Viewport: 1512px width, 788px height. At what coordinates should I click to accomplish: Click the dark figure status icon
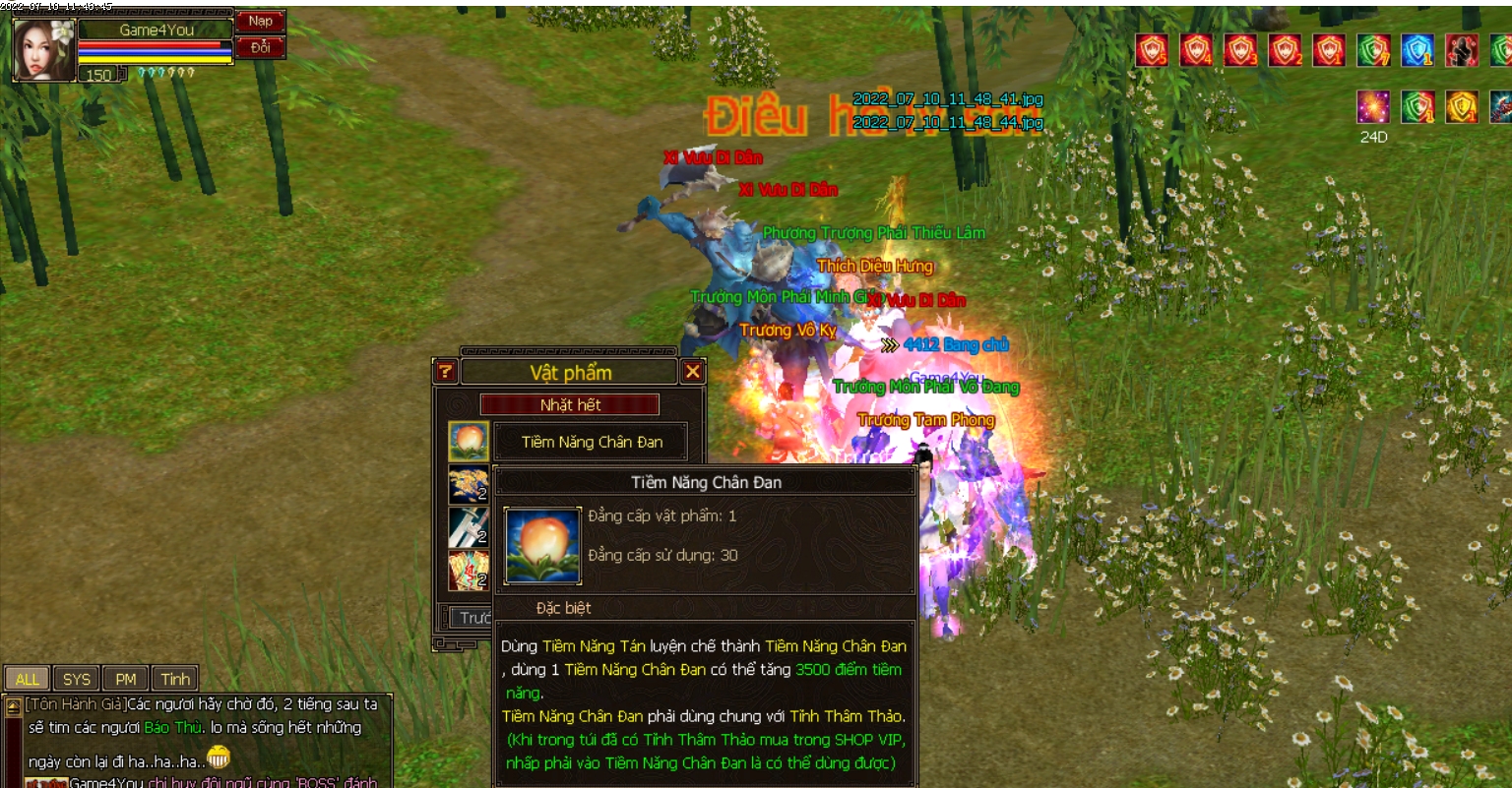pos(1462,50)
